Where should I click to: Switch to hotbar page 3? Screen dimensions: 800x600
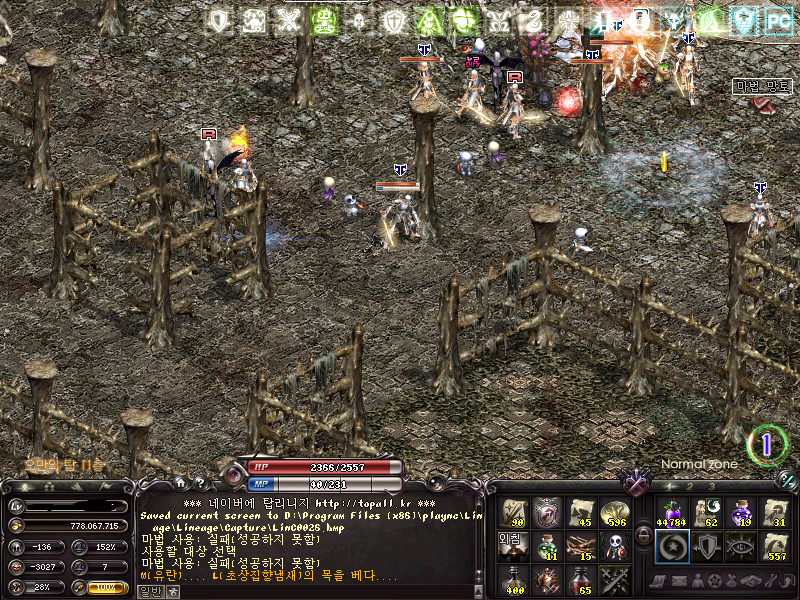point(712,486)
